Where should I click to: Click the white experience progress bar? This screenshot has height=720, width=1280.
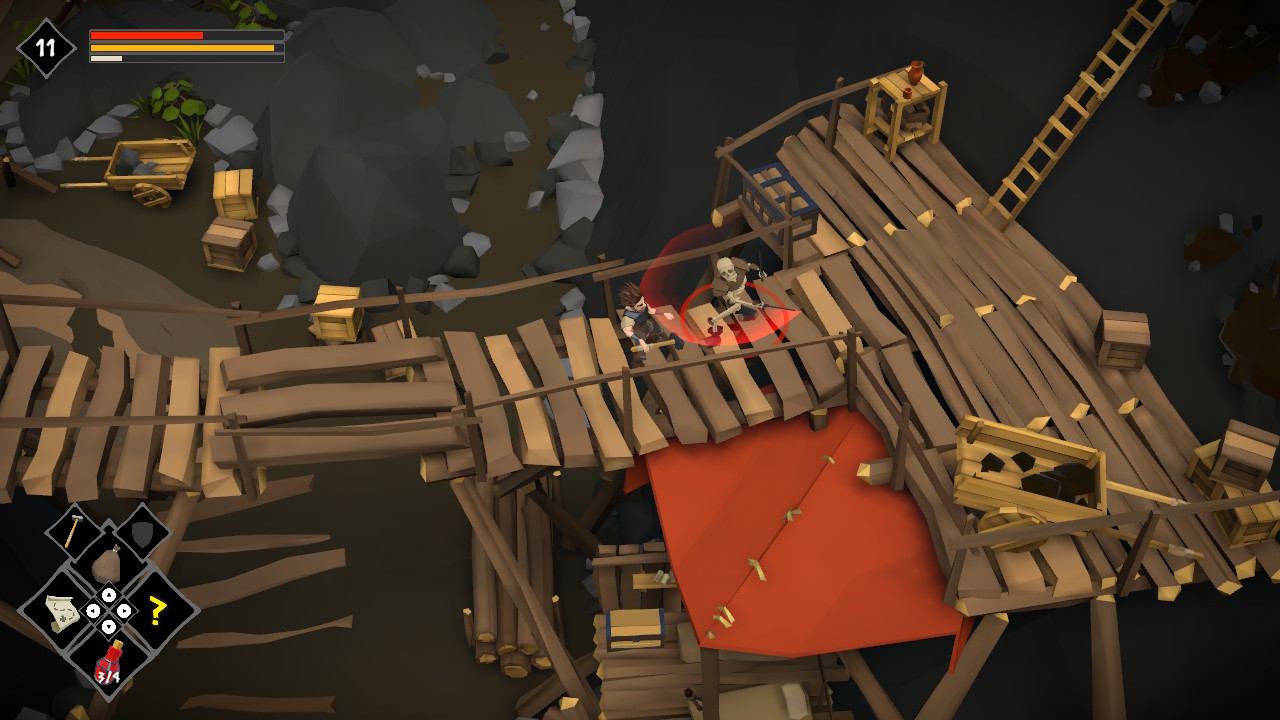(105, 58)
